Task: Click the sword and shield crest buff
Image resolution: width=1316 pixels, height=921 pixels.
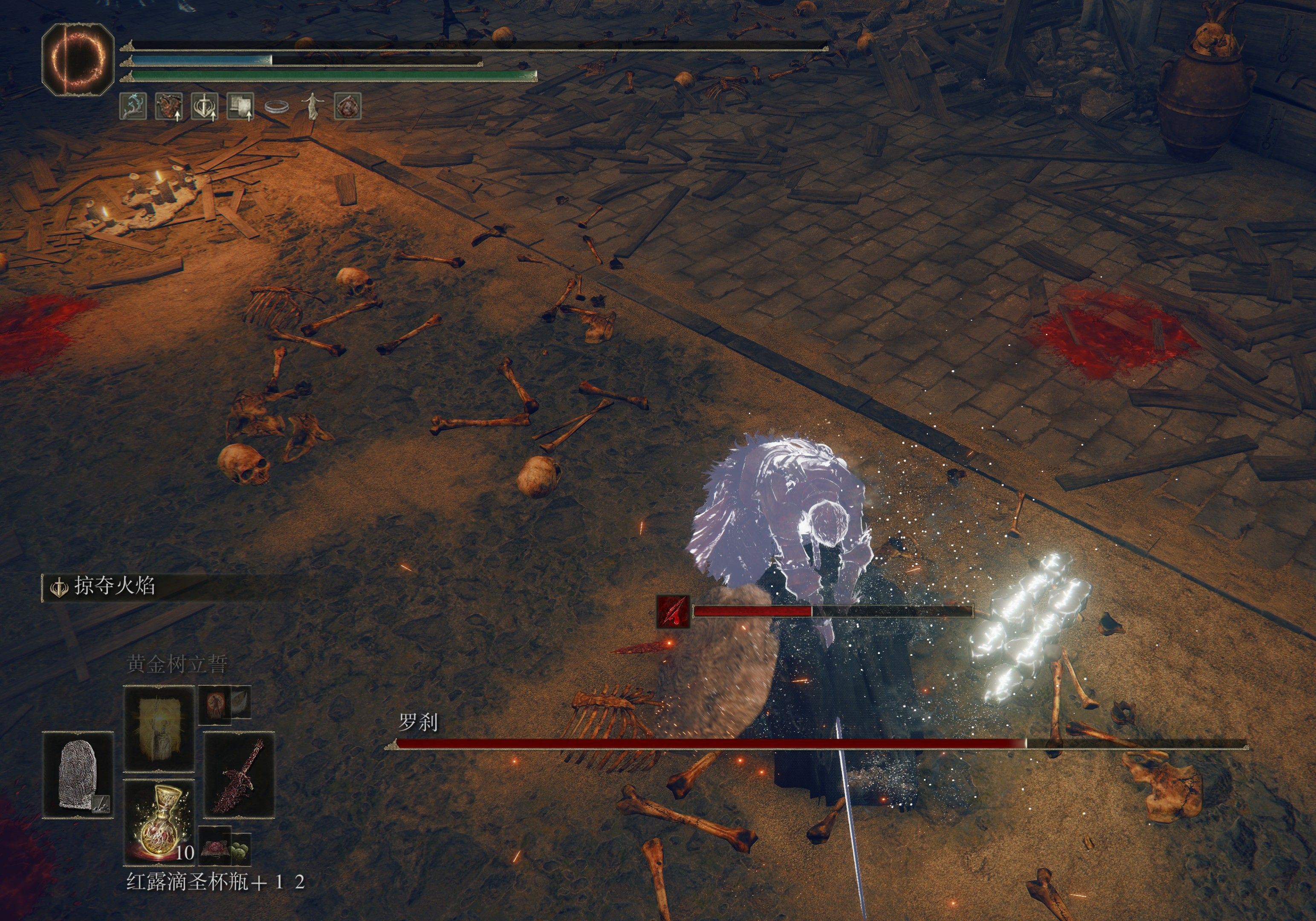Action: coord(204,107)
